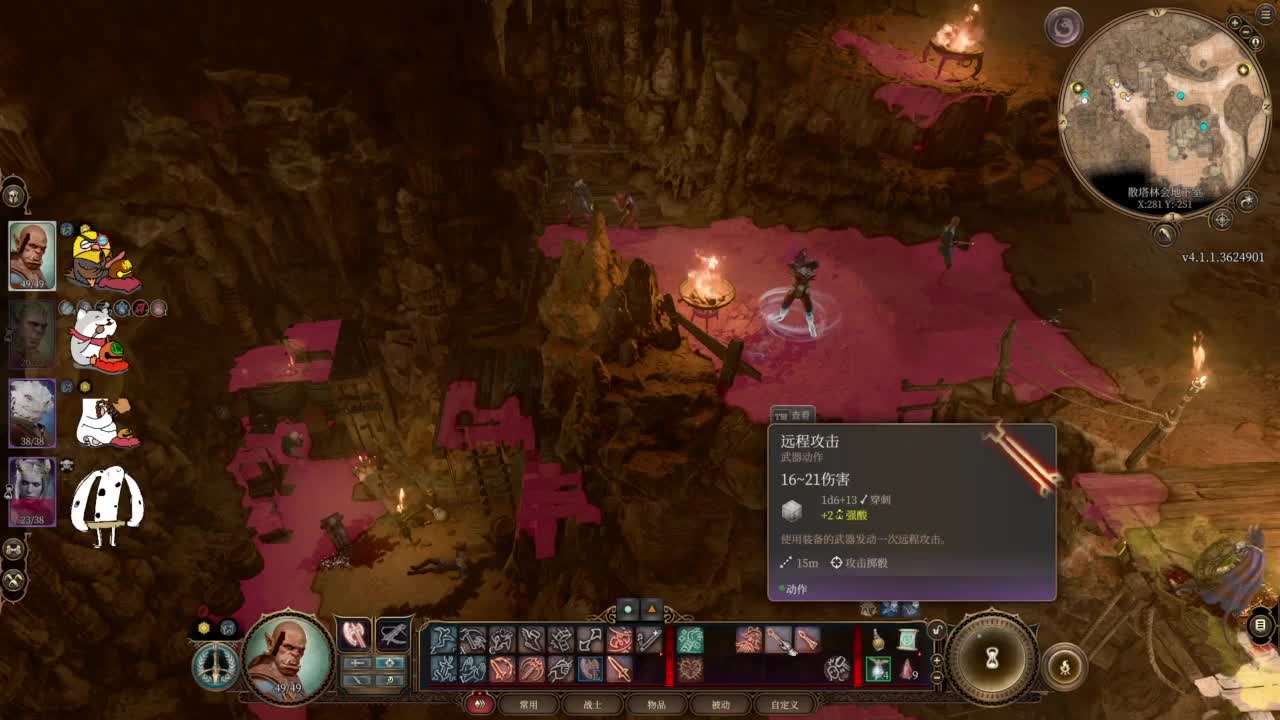Select the ranged crossbow weapon set

393,633
